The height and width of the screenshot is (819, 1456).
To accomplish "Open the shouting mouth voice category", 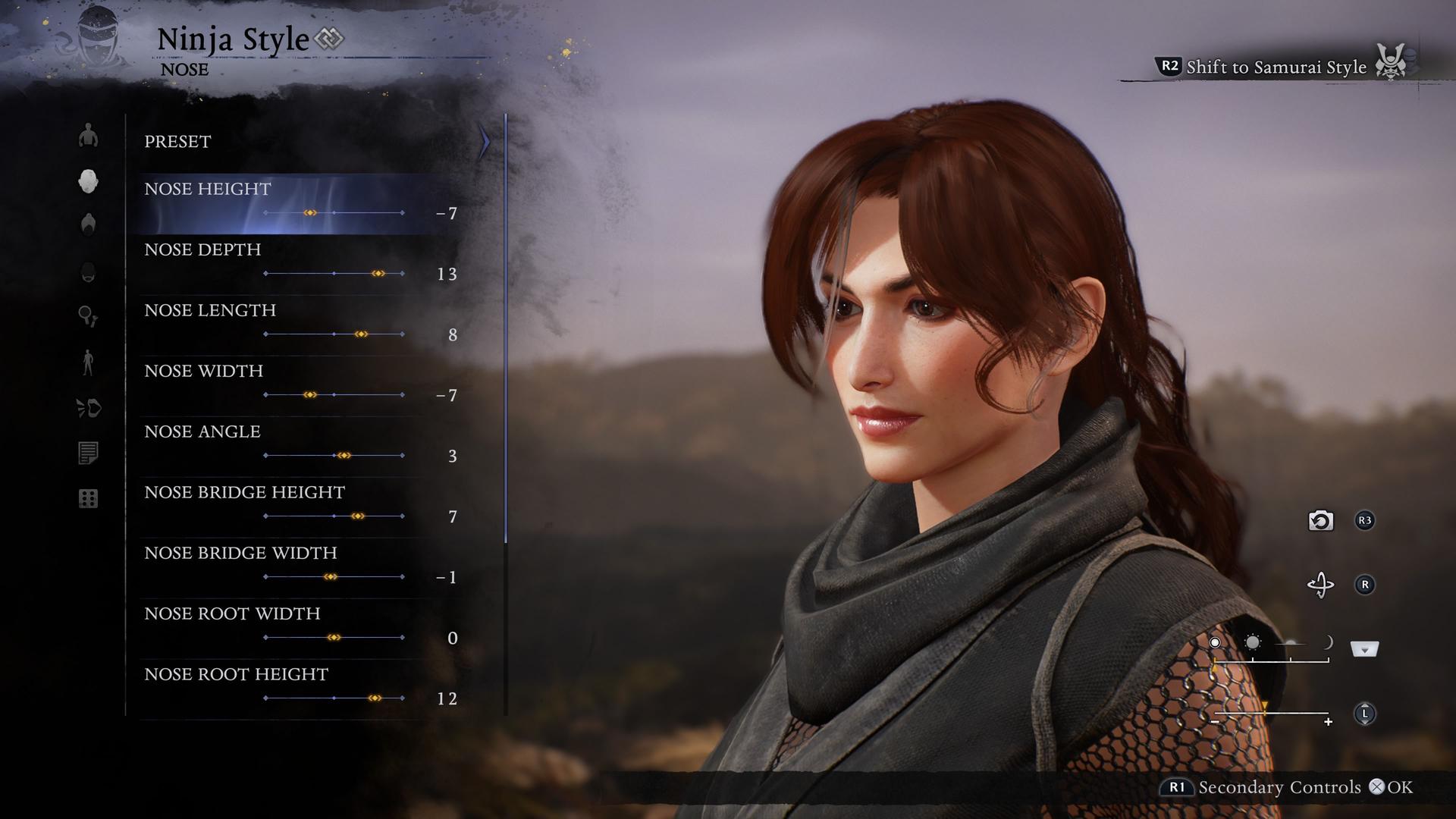I will click(x=89, y=409).
